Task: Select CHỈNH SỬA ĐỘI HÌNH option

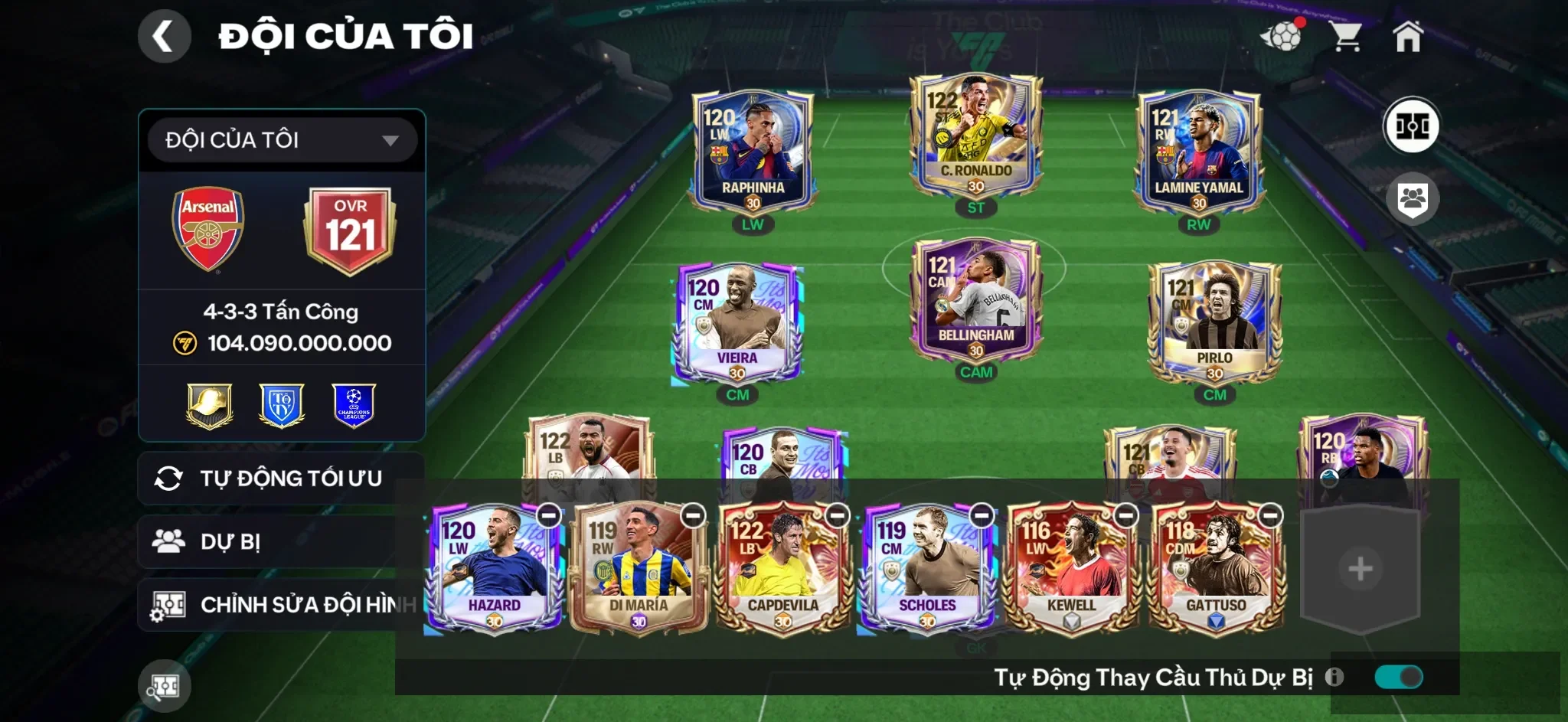Action: (280, 605)
